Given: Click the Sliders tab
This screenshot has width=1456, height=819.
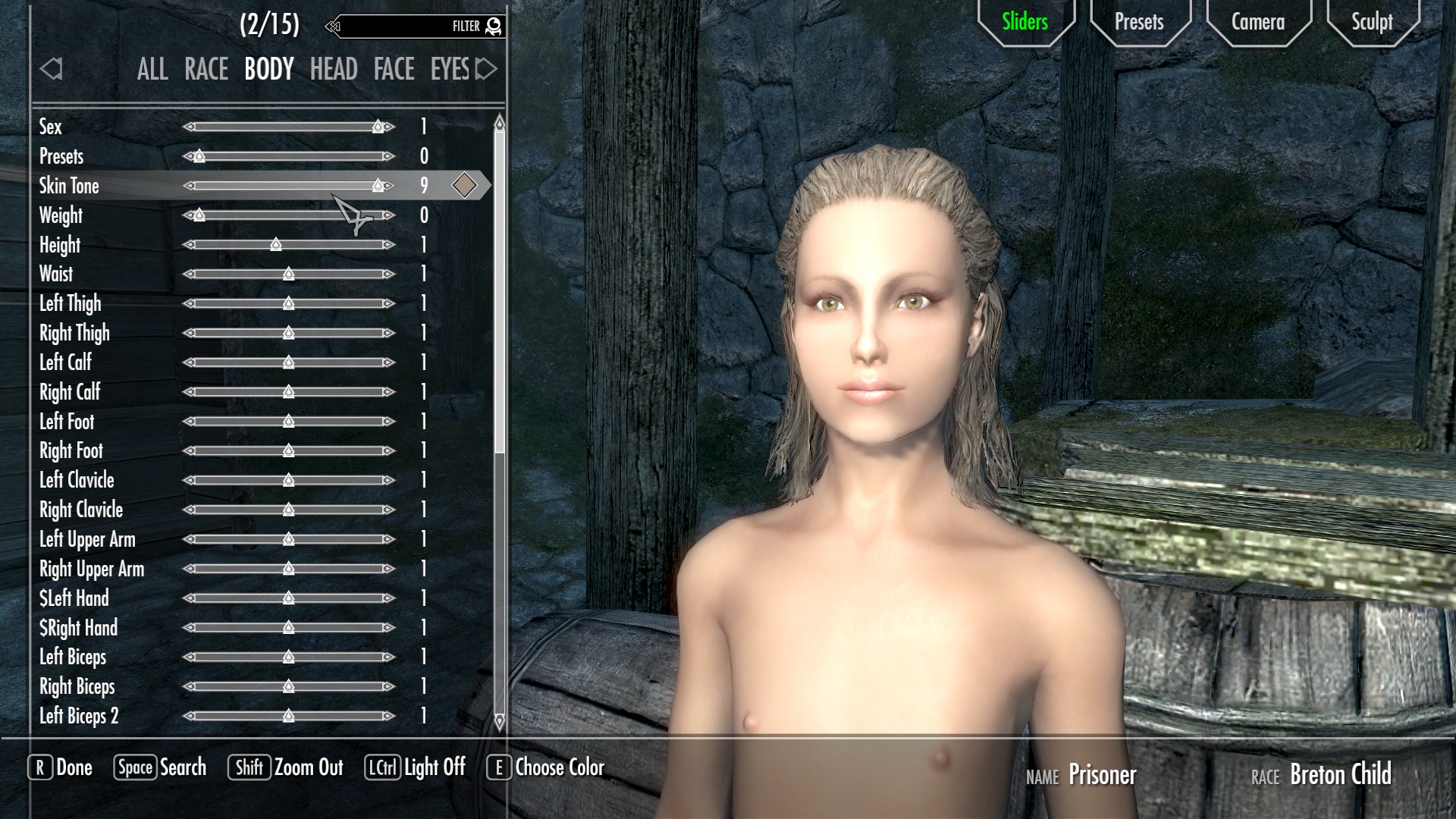Looking at the screenshot, I should click(x=1025, y=22).
